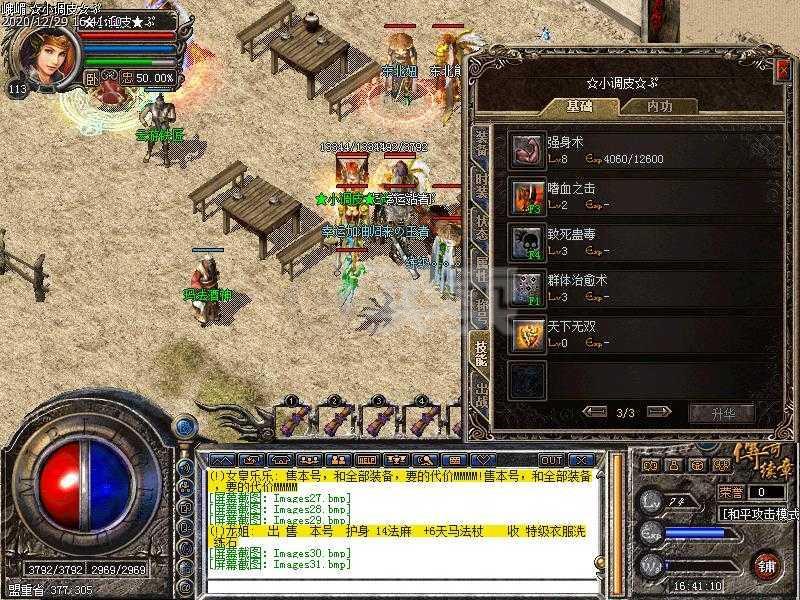Select hotbar slot 1 item

(x=293, y=419)
